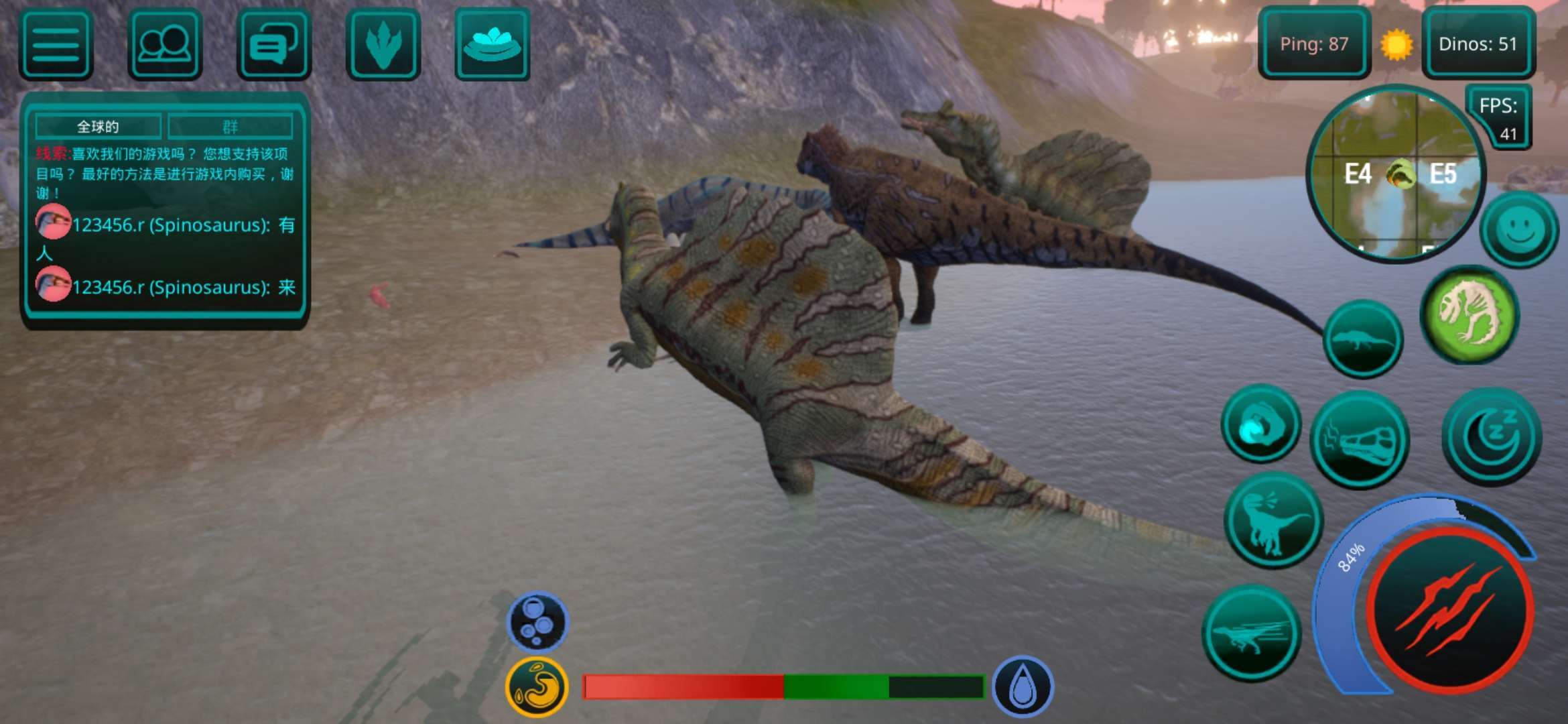
Task: Tap the swirling scent ability button
Action: 1260,424
